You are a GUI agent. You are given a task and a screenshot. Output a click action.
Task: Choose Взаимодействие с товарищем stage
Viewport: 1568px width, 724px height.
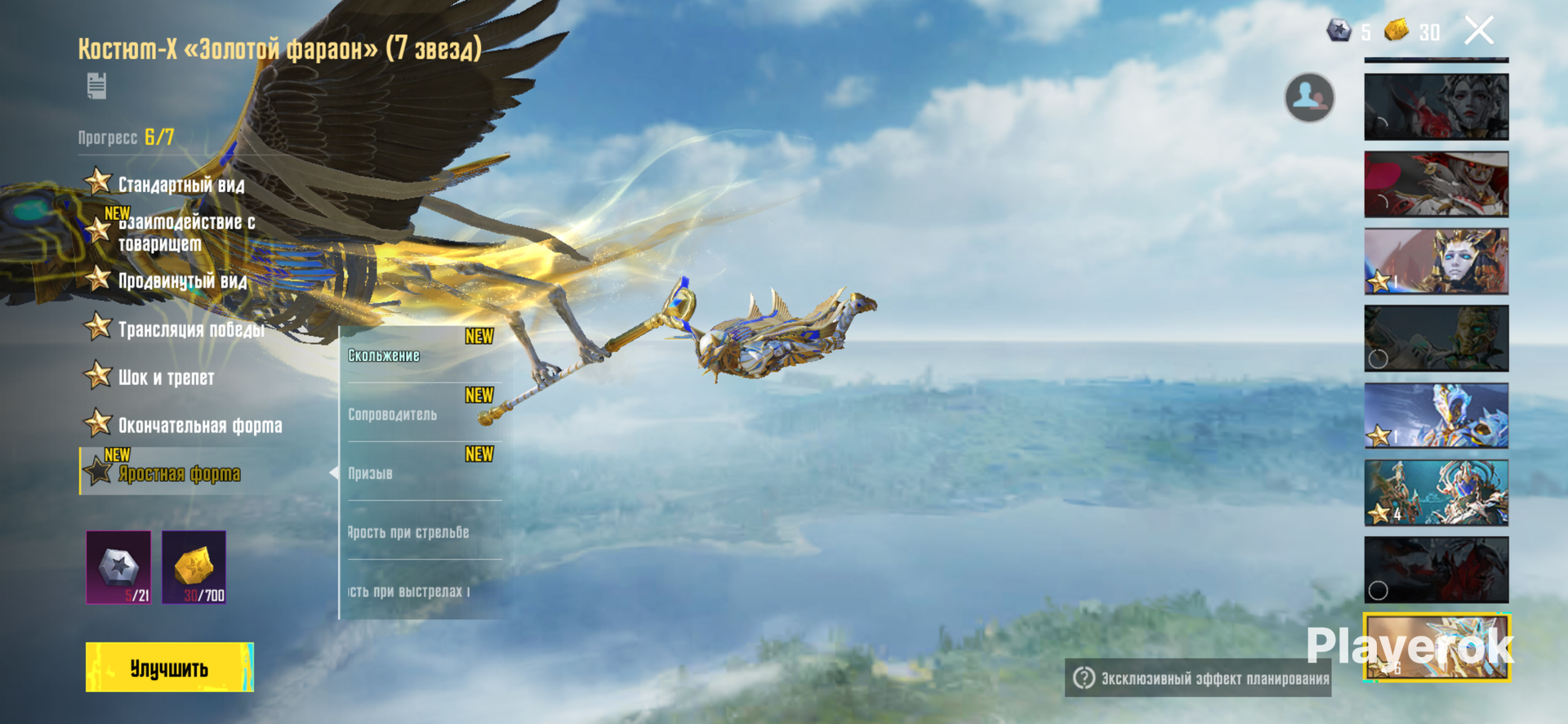[x=185, y=232]
